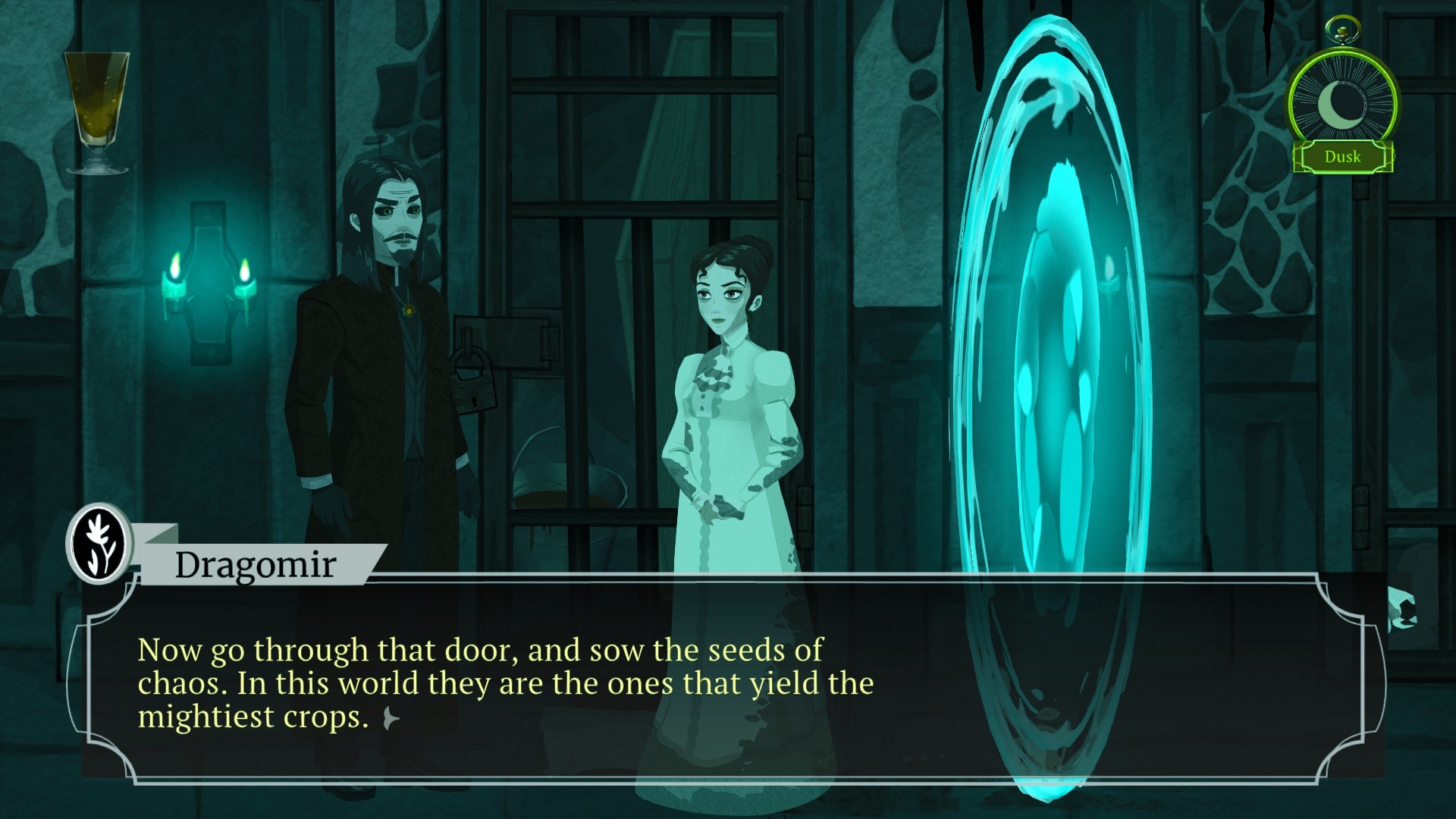
Task: Advance the dialogue via the continue arrow
Action: tap(391, 717)
